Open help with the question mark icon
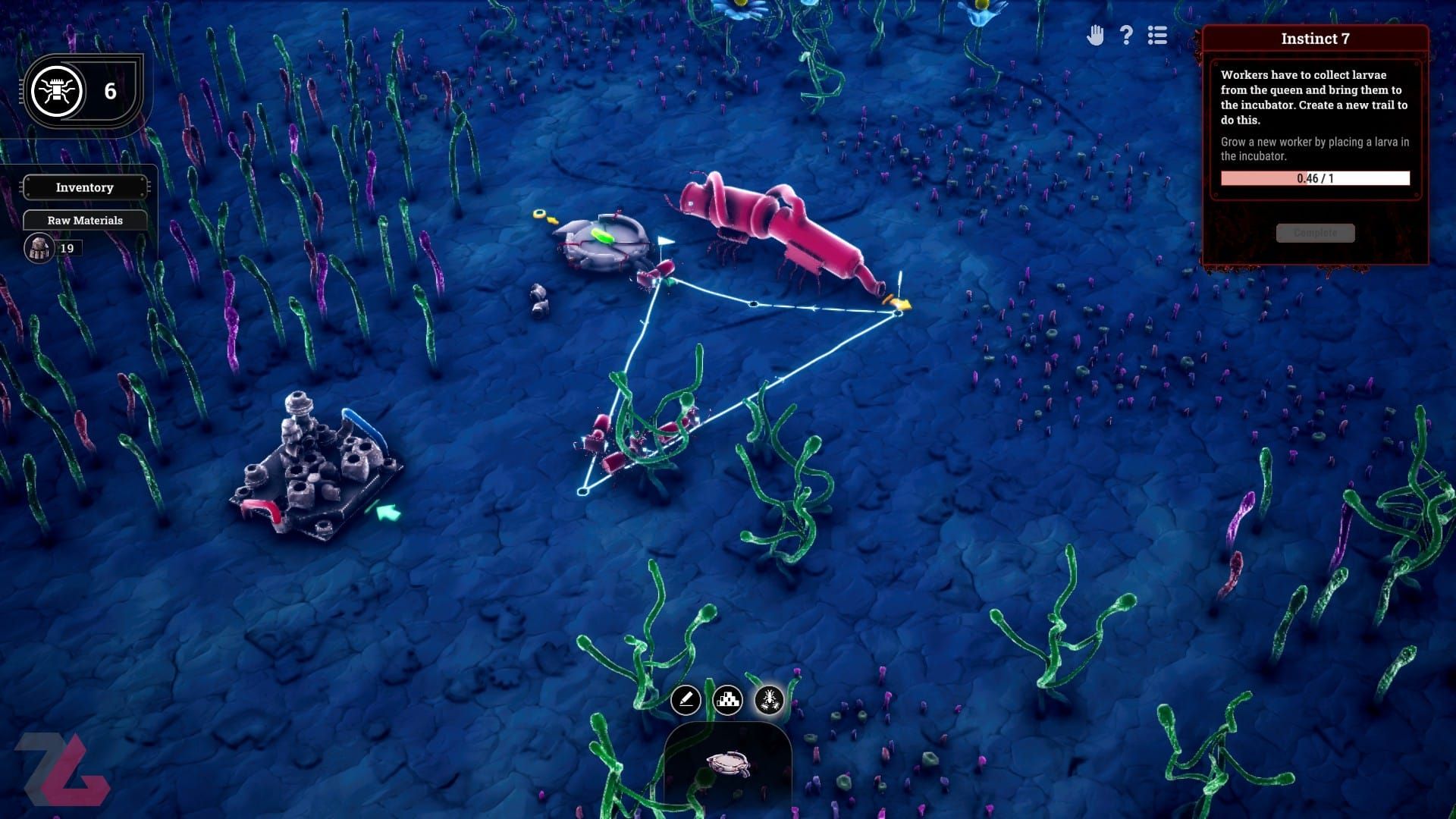The width and height of the screenshot is (1456, 819). 1126,36
